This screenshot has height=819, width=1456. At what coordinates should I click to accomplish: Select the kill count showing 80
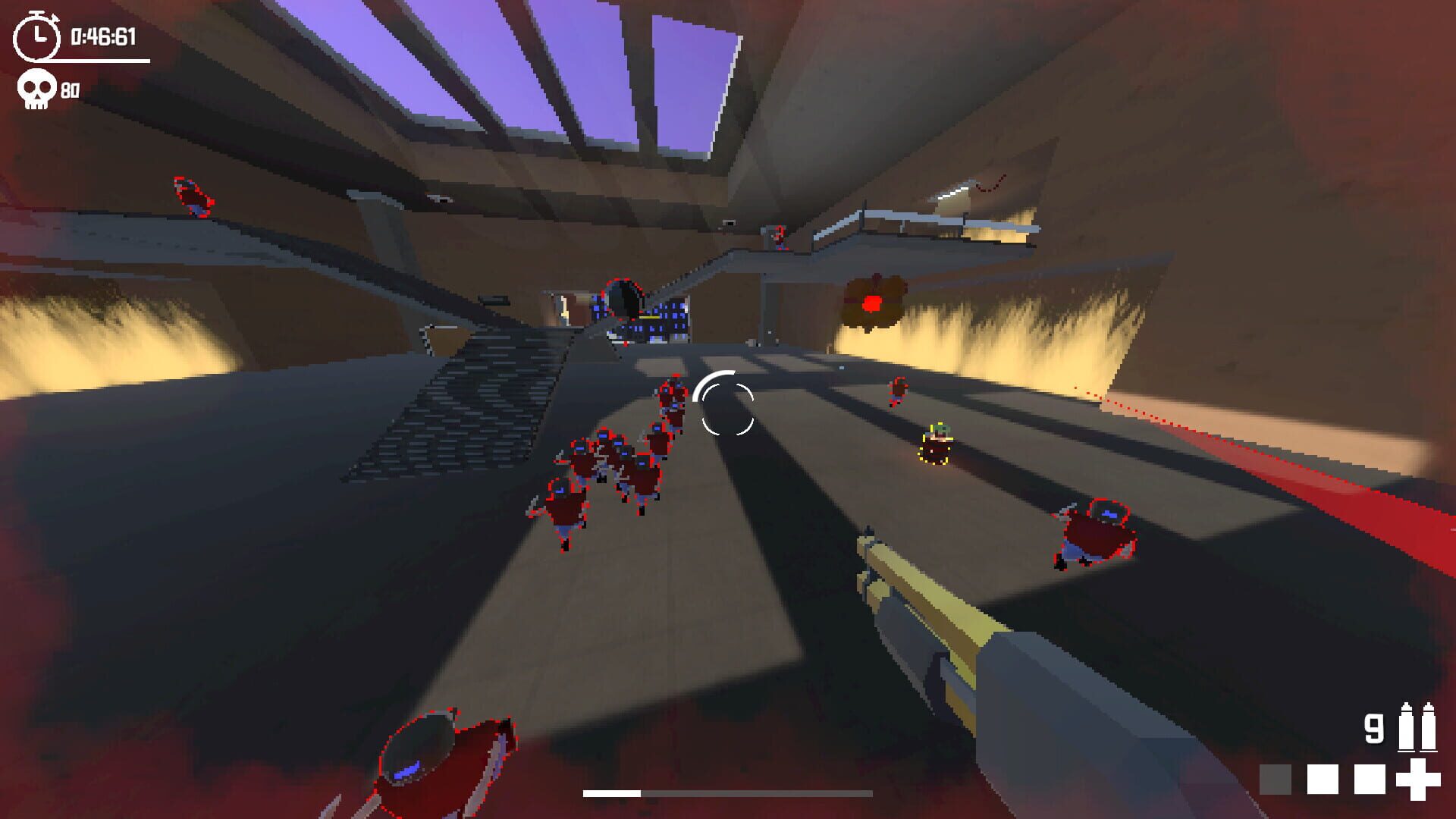[72, 89]
